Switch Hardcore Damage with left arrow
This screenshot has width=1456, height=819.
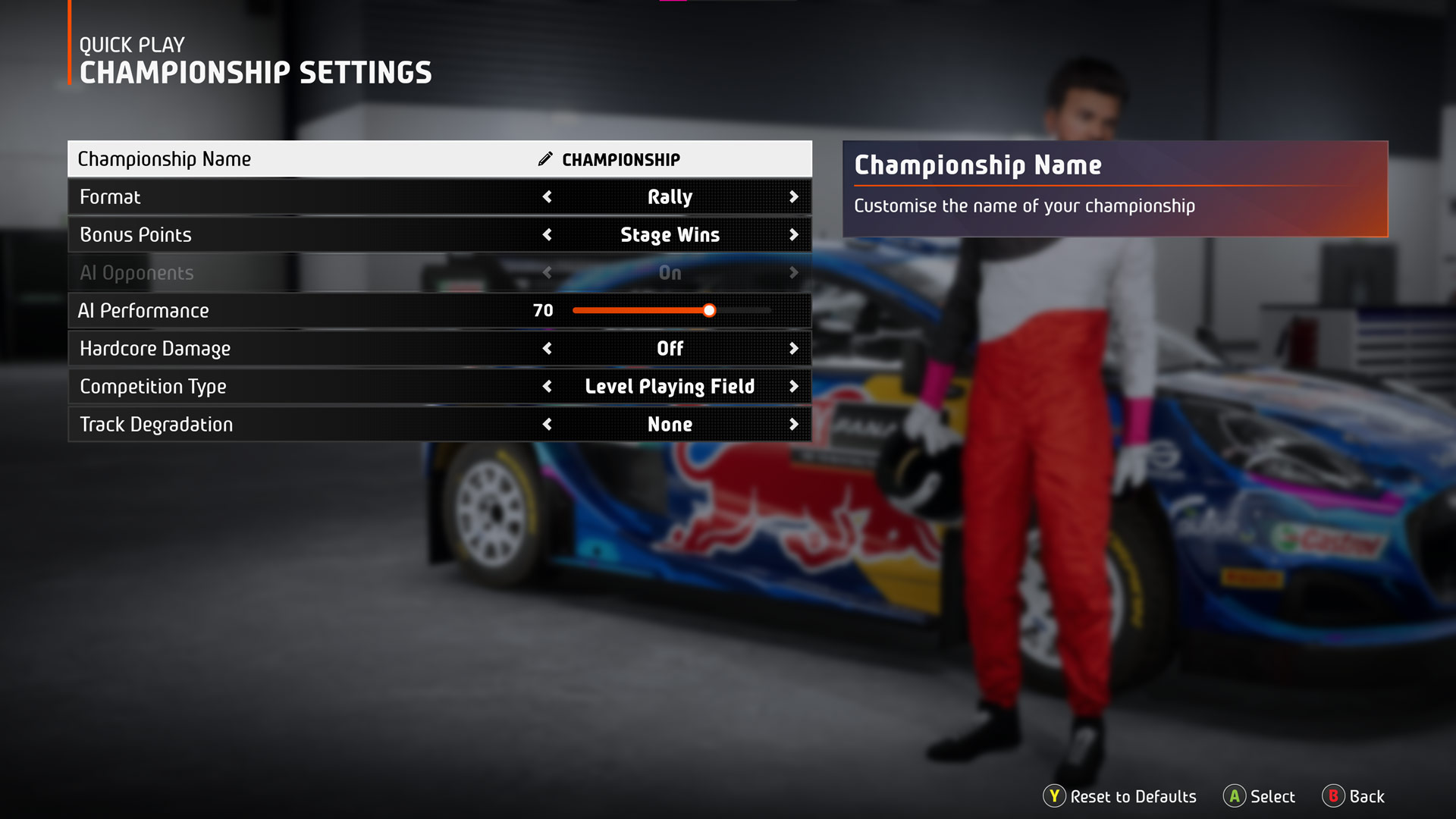coord(548,349)
